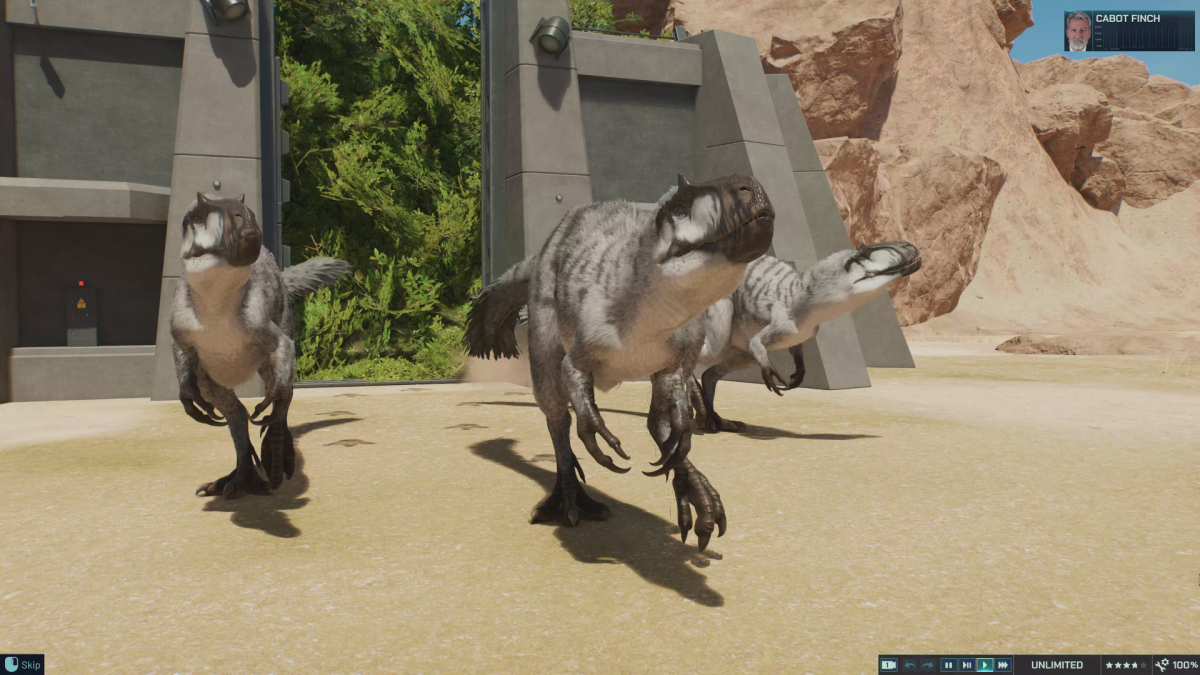
Task: Click the undo arrow
Action: pyautogui.click(x=910, y=665)
